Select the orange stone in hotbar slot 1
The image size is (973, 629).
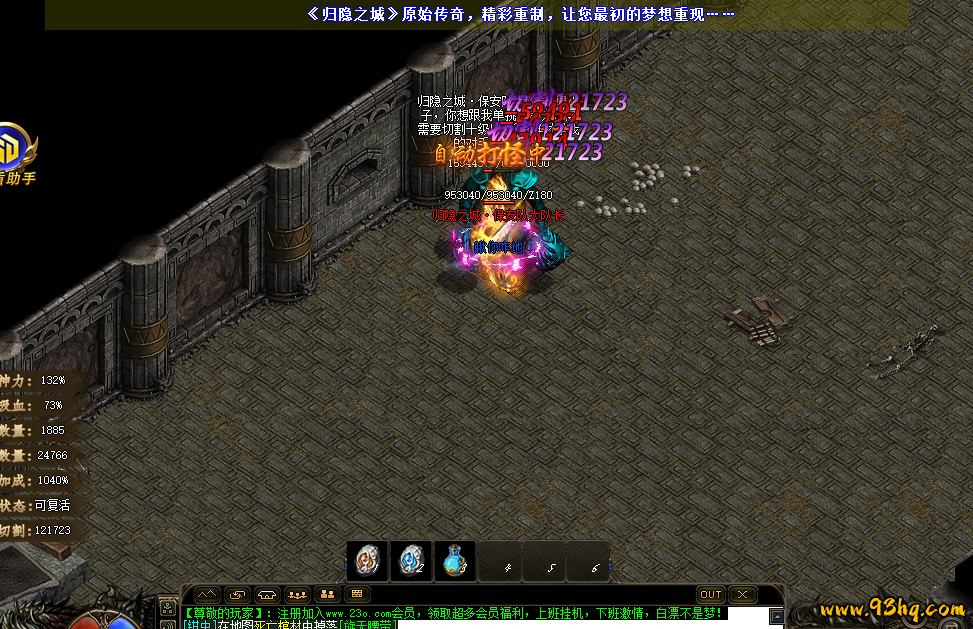[367, 561]
